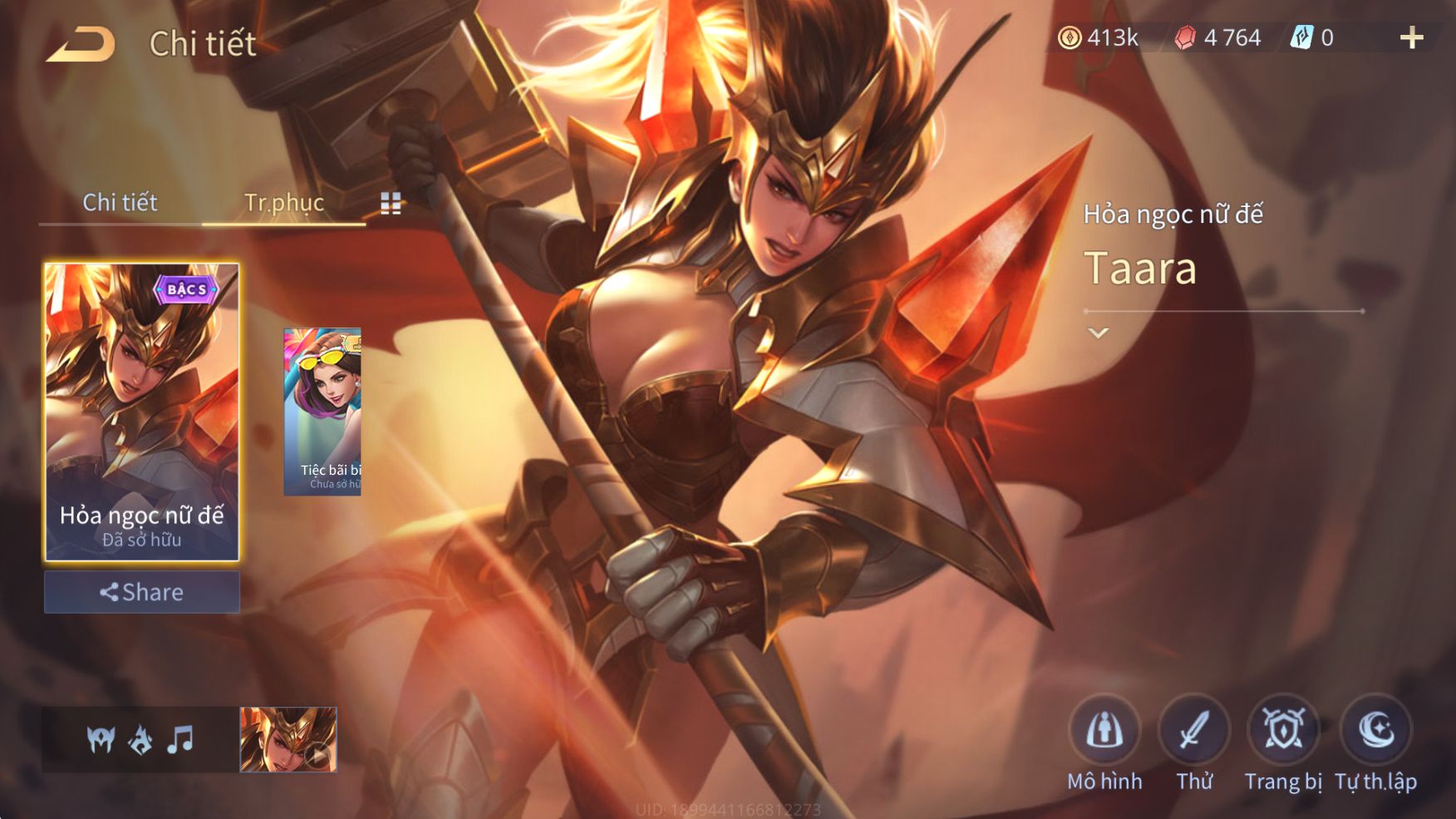1456x819 pixels.
Task: Share the current skin
Action: 141,592
